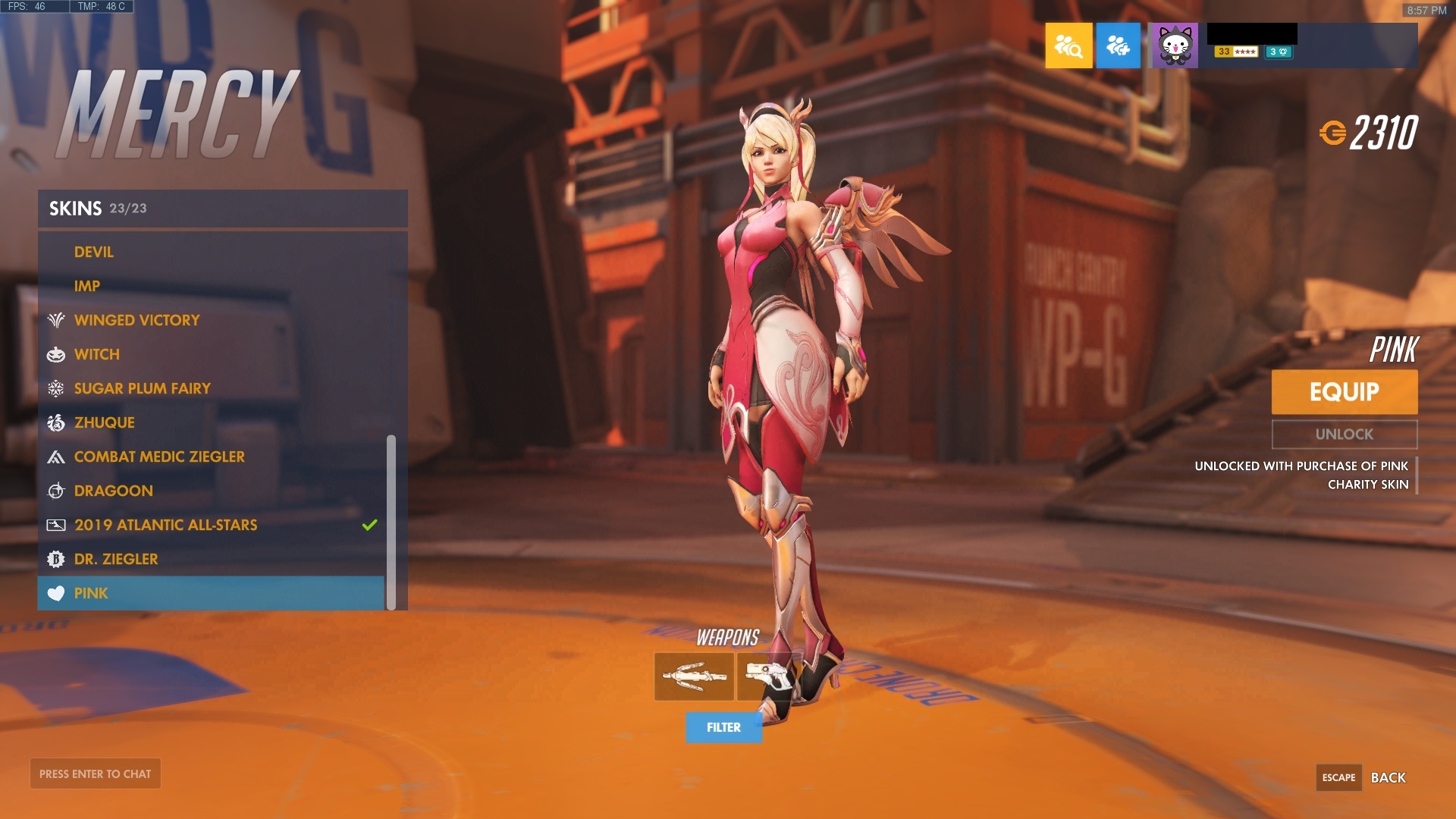Click the Blizzcon icon beside Dr. Ziegler

point(55,559)
